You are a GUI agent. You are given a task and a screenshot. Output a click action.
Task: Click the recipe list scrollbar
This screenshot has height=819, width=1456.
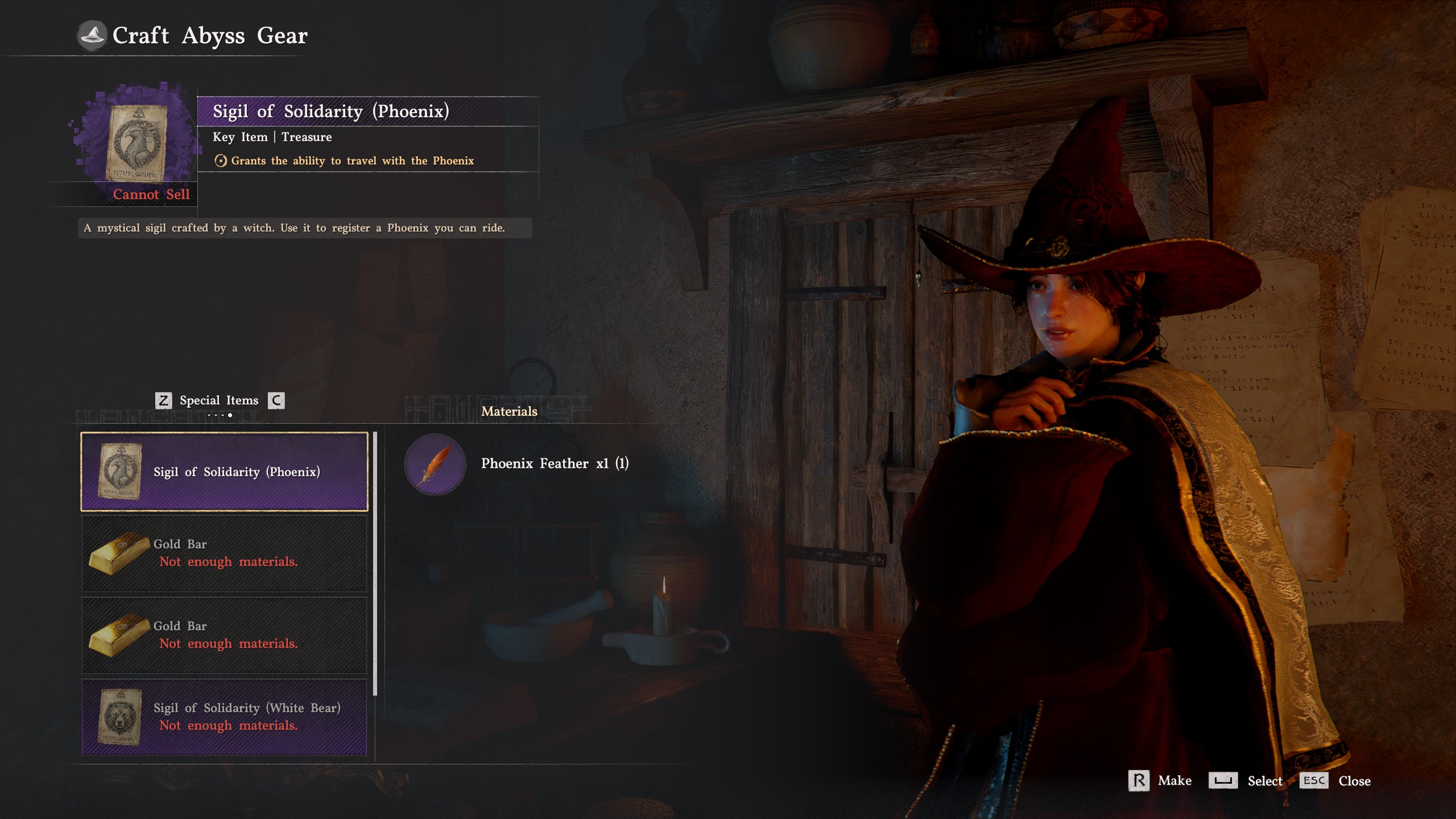375,563
